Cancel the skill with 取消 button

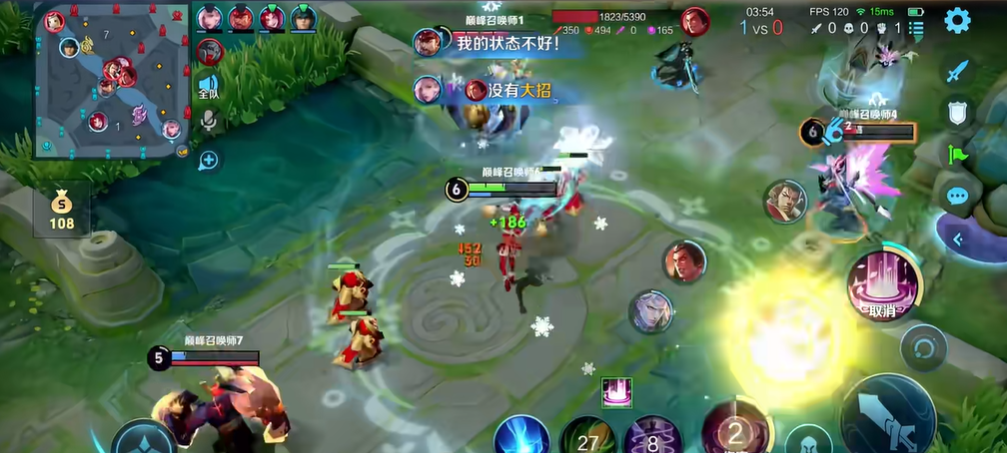880,283
